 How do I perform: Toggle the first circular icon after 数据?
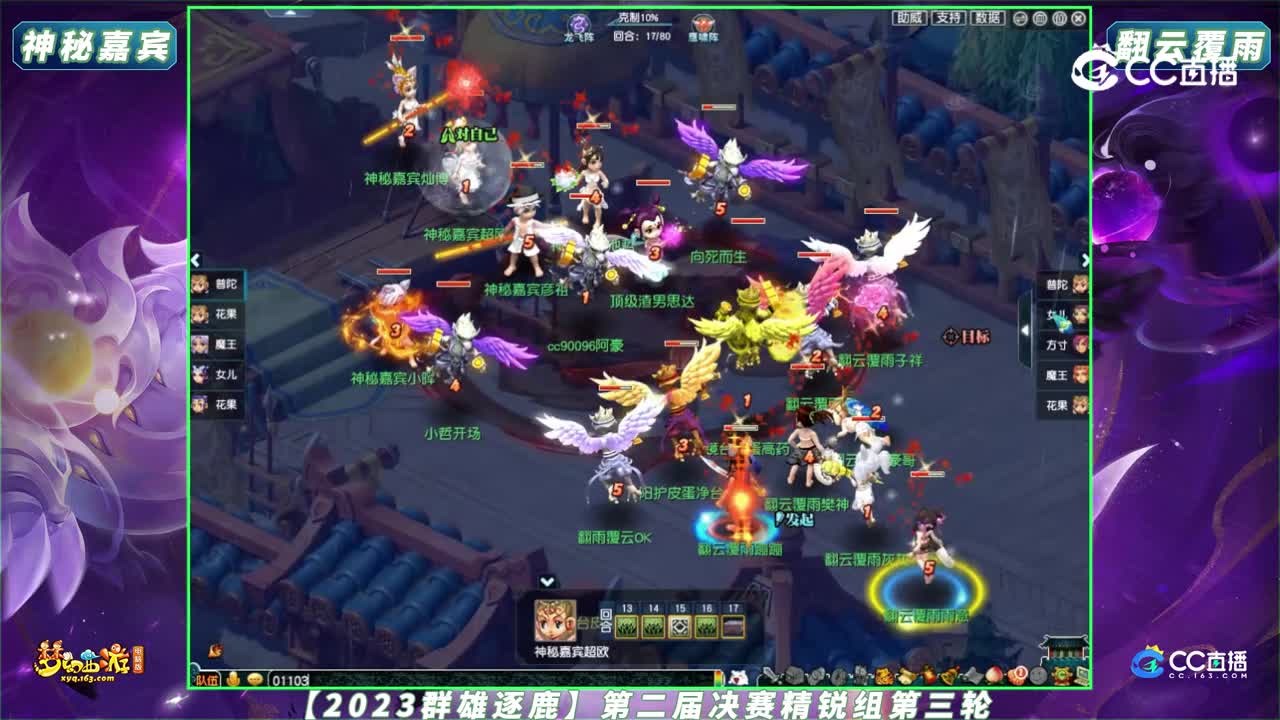click(1019, 18)
